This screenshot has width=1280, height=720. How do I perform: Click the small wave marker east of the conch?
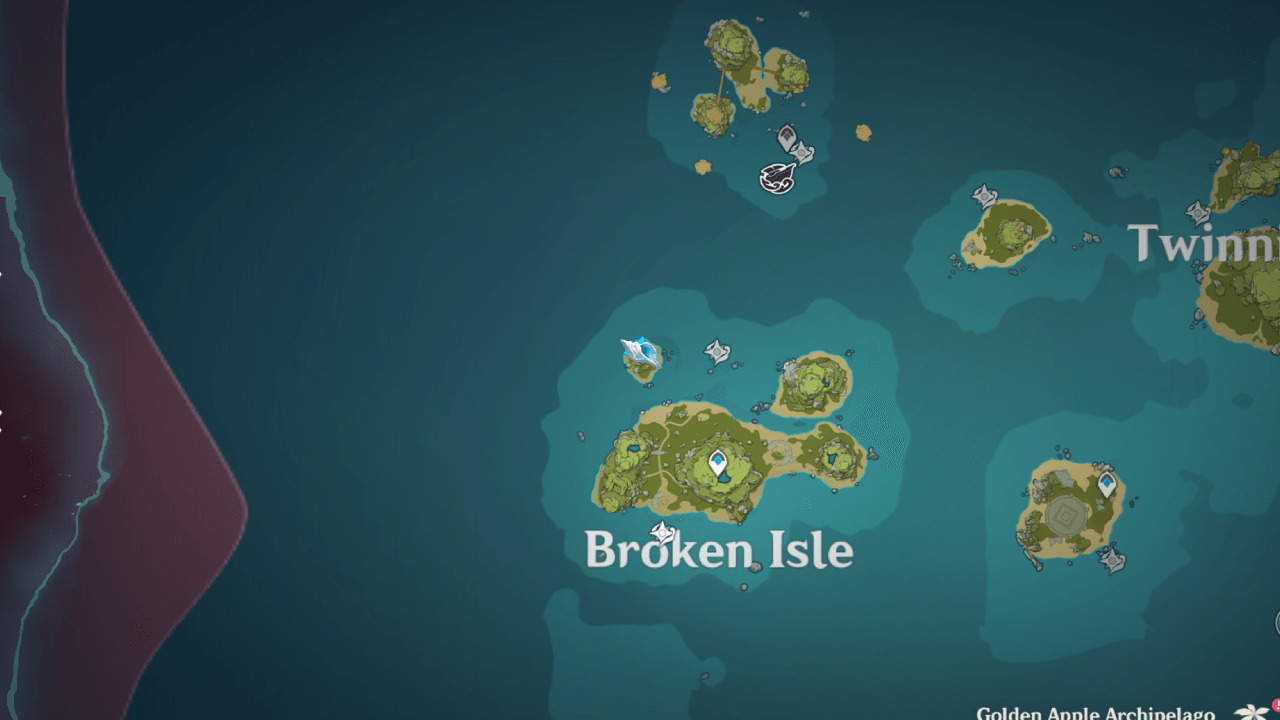(x=717, y=353)
